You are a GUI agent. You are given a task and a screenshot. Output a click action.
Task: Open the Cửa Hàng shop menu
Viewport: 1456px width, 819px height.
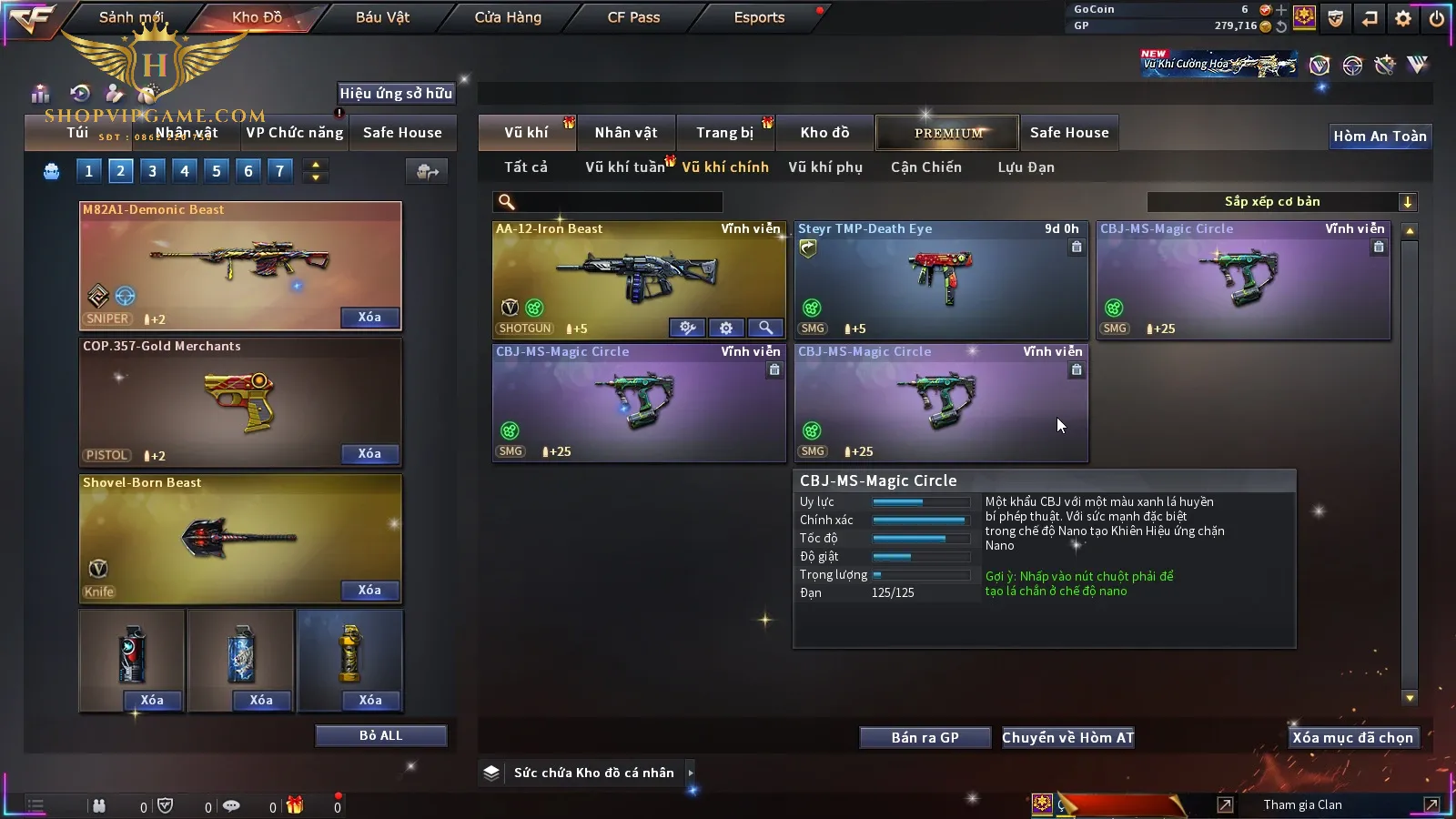508,17
